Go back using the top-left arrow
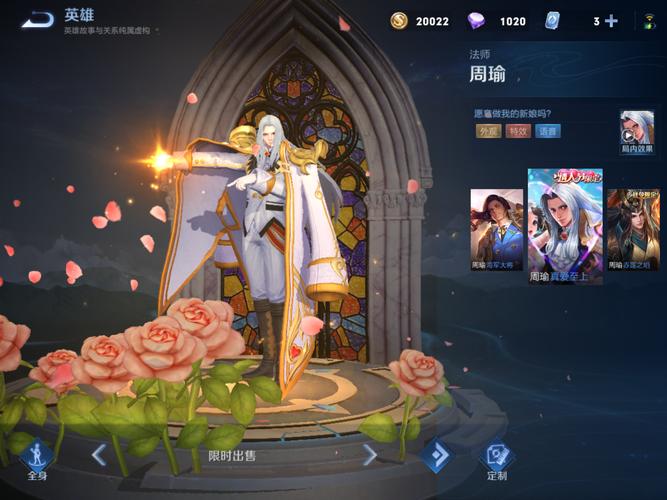Screen dimensions: 667x500 tap(38, 19)
